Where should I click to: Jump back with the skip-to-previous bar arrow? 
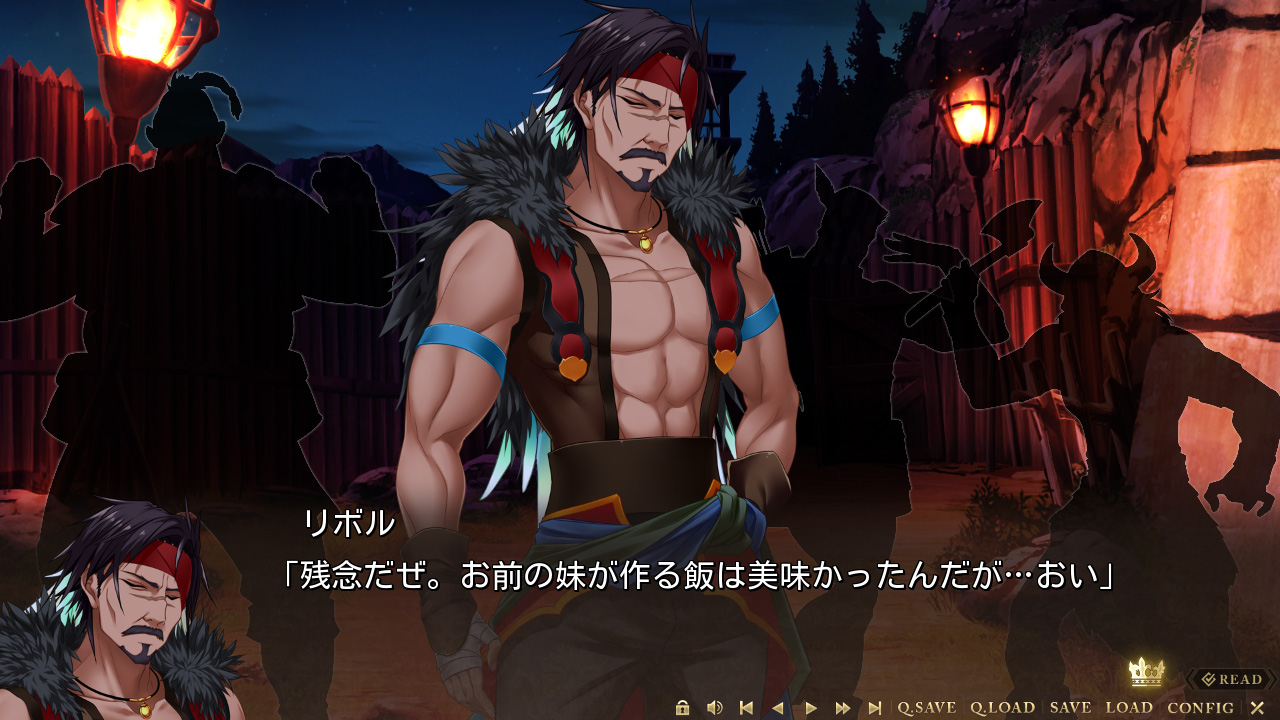[x=746, y=708]
